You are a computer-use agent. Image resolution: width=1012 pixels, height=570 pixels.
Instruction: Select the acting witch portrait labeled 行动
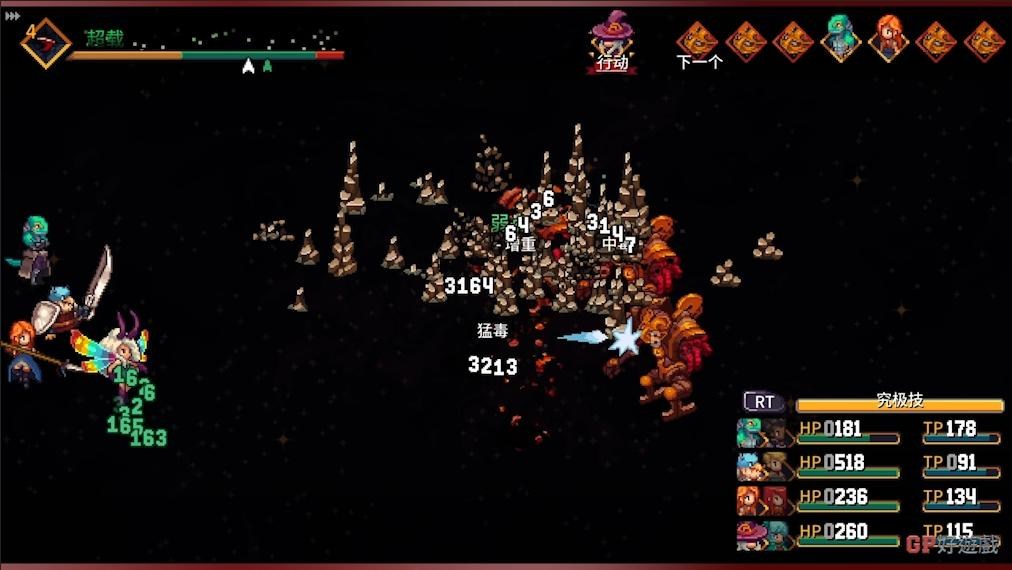click(611, 40)
